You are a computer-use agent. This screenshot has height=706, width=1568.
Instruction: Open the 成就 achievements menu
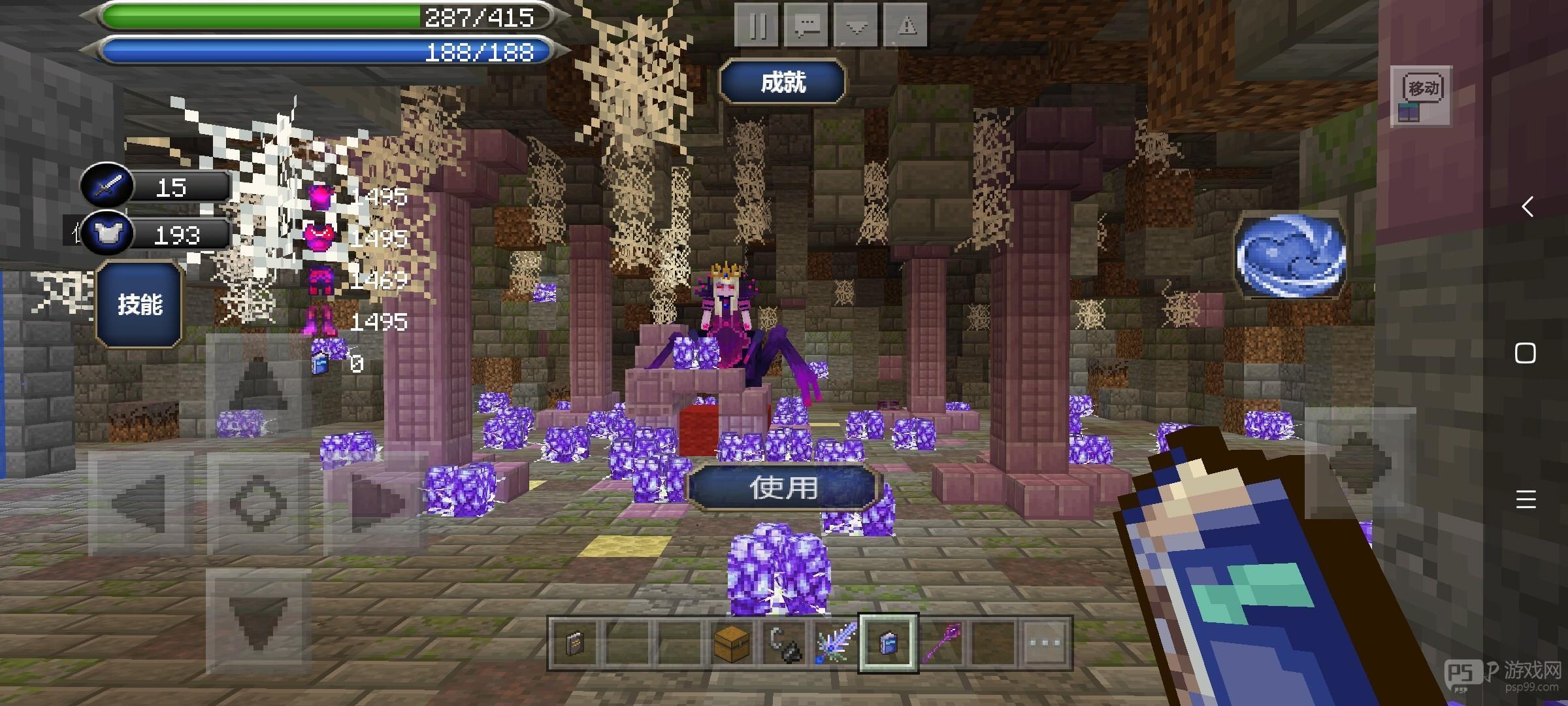point(783,82)
